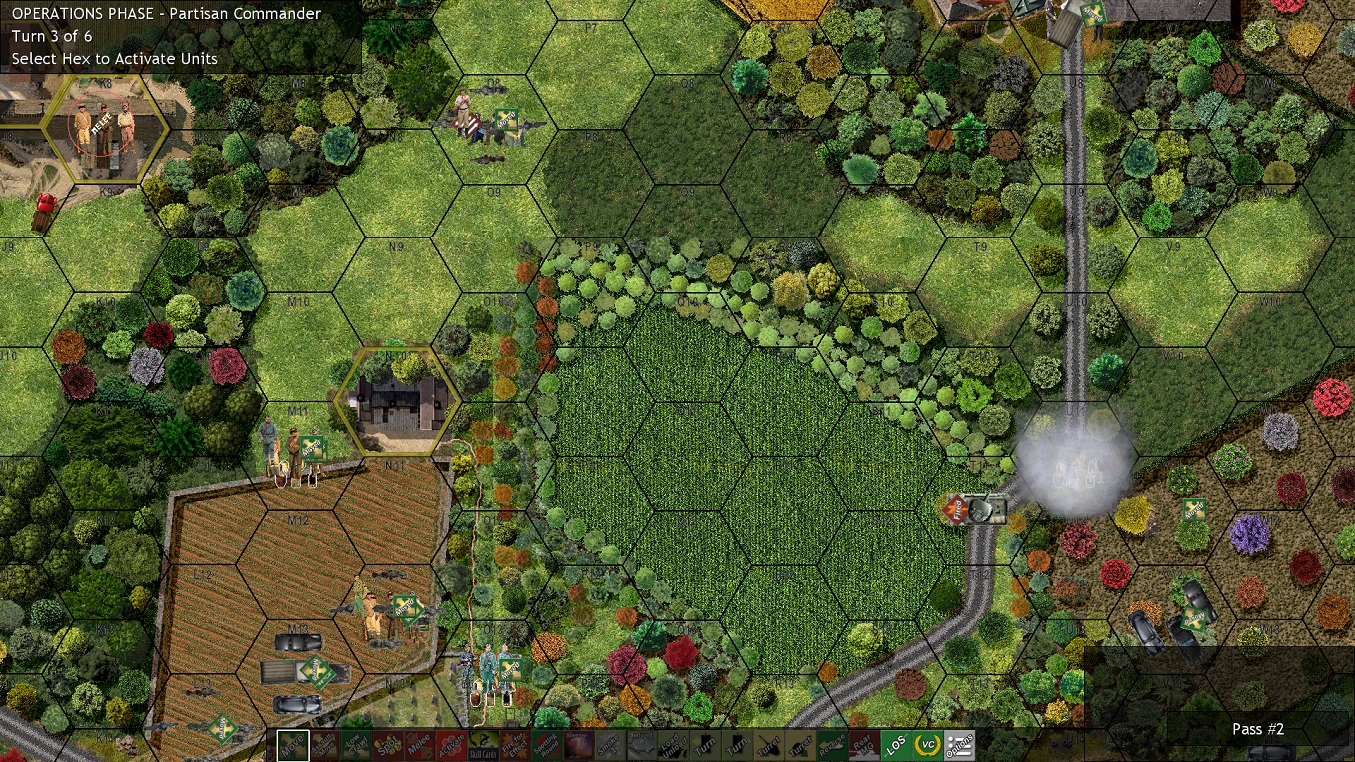Click the Pass #2 button
This screenshot has height=762, width=1355.
[x=1257, y=729]
